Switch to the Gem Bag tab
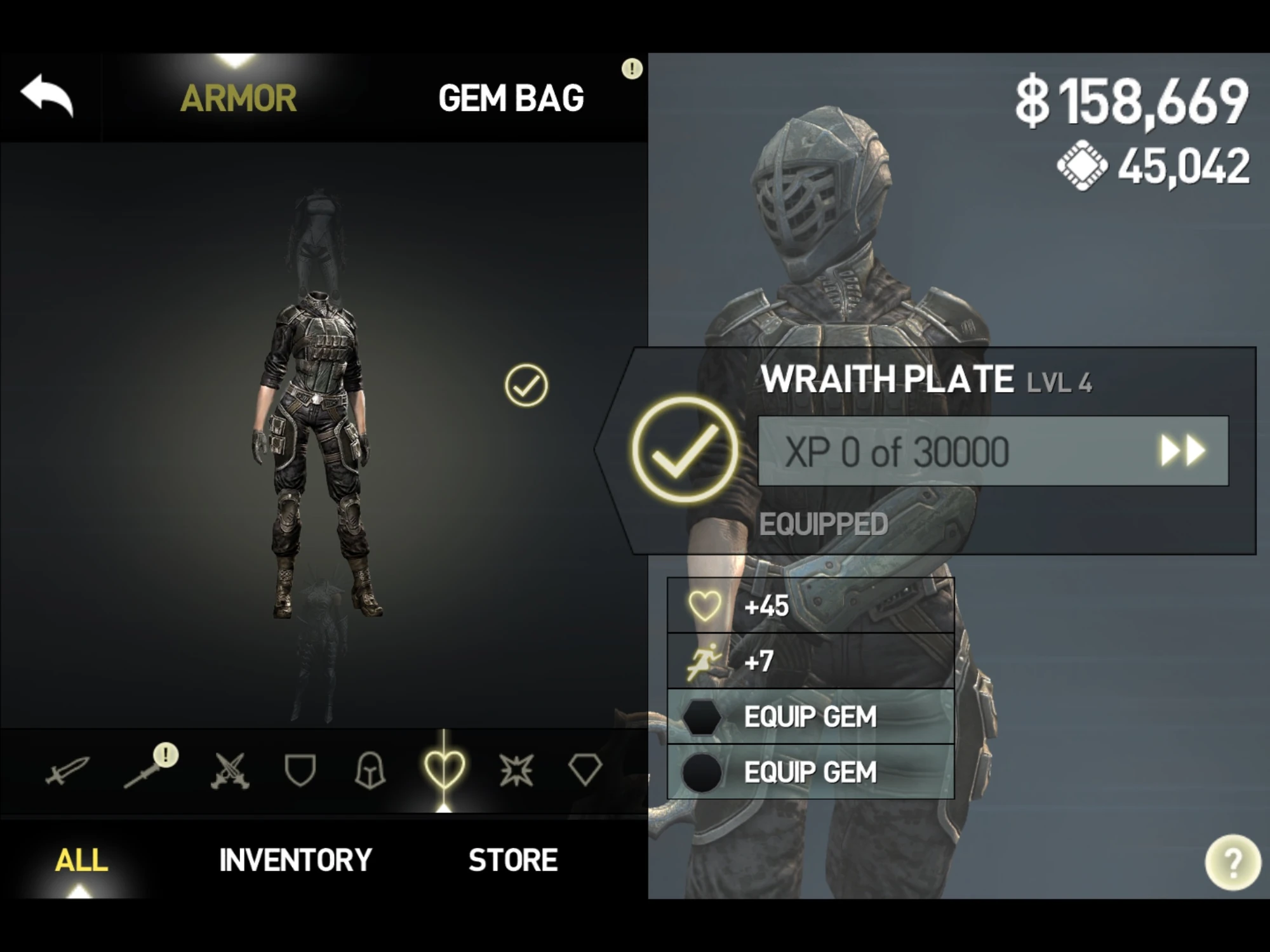 (x=513, y=96)
